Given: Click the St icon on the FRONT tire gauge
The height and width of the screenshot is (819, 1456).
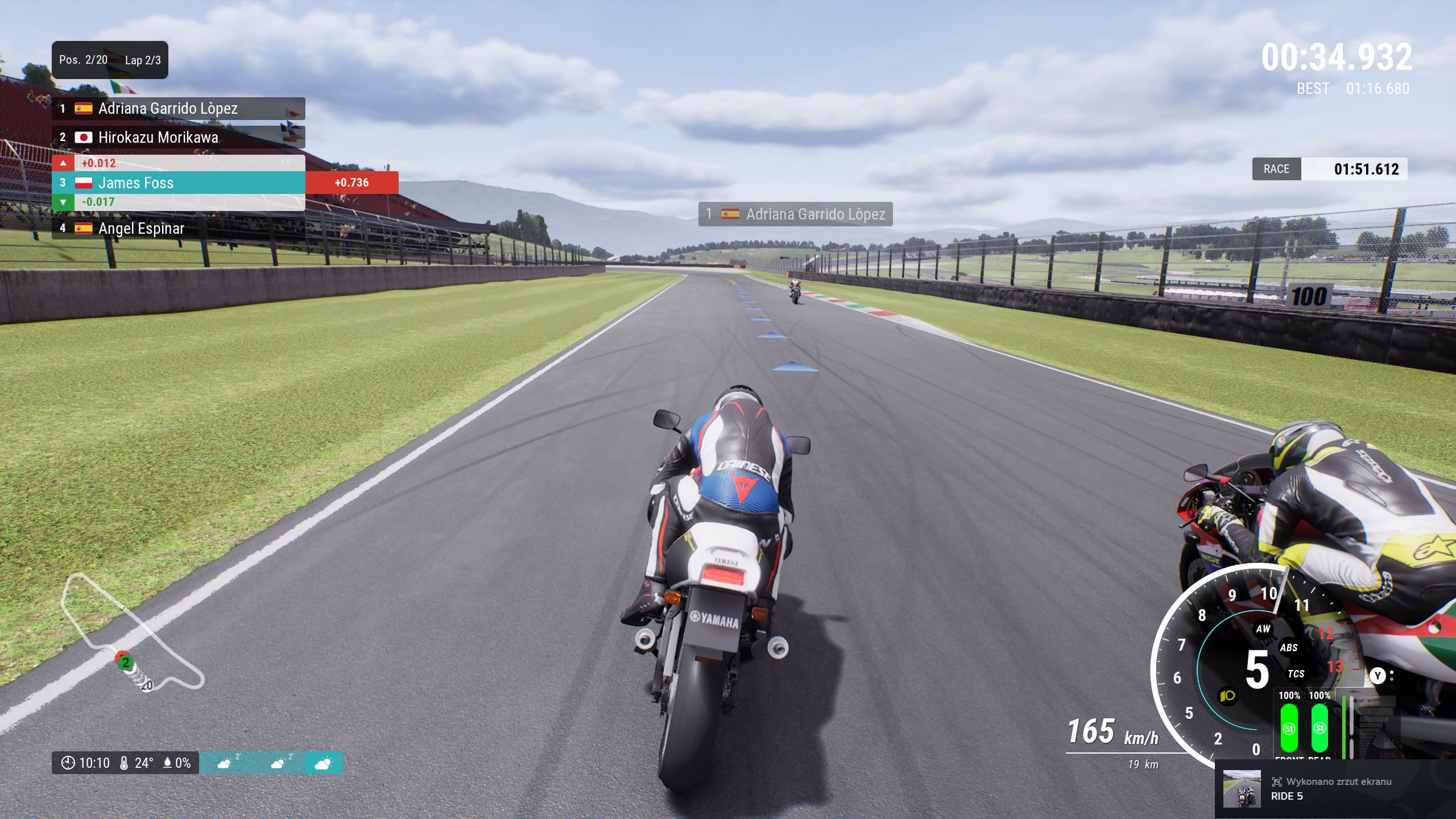Looking at the screenshot, I should pyautogui.click(x=1290, y=730).
